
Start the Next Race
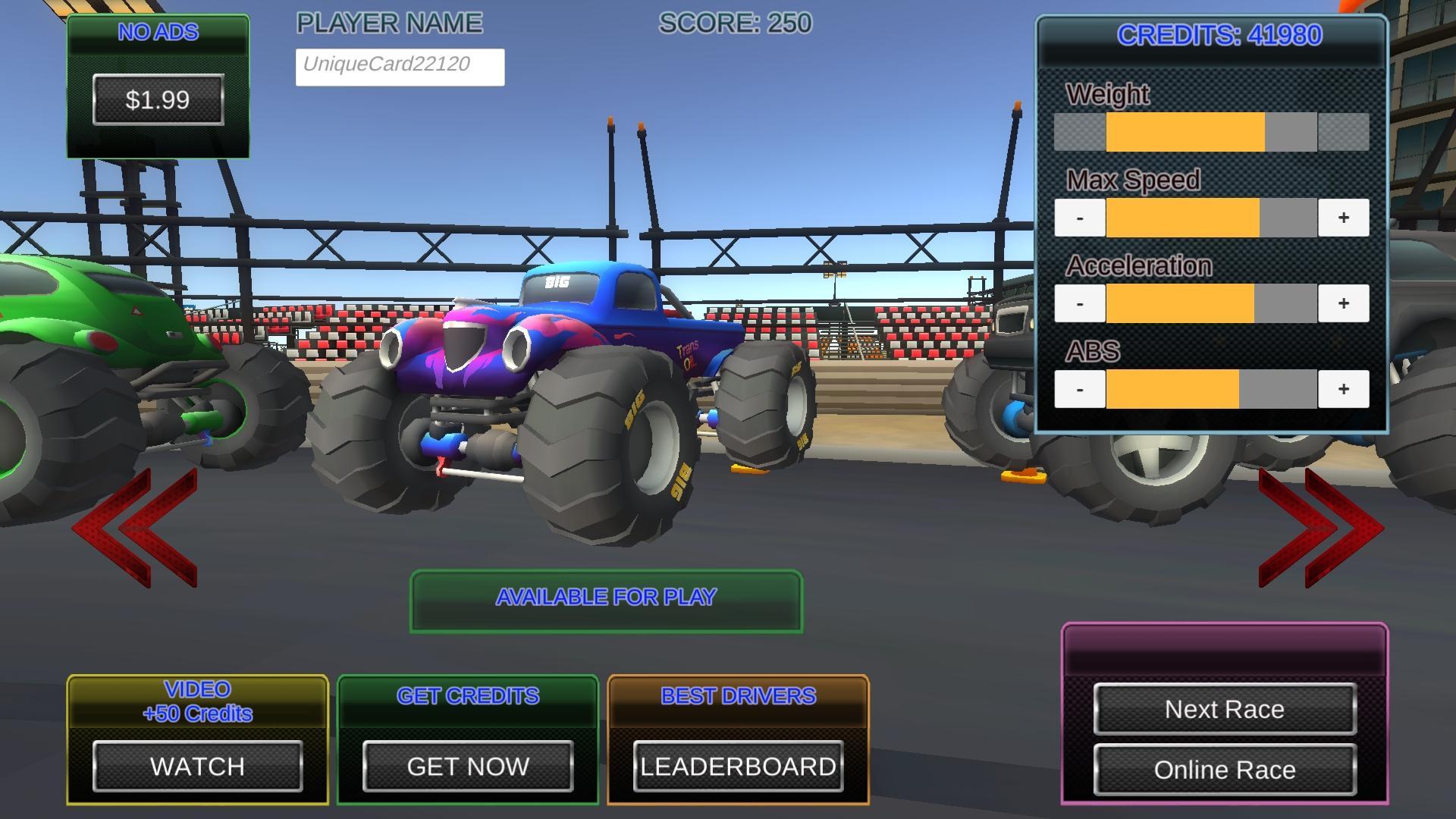(x=1224, y=709)
